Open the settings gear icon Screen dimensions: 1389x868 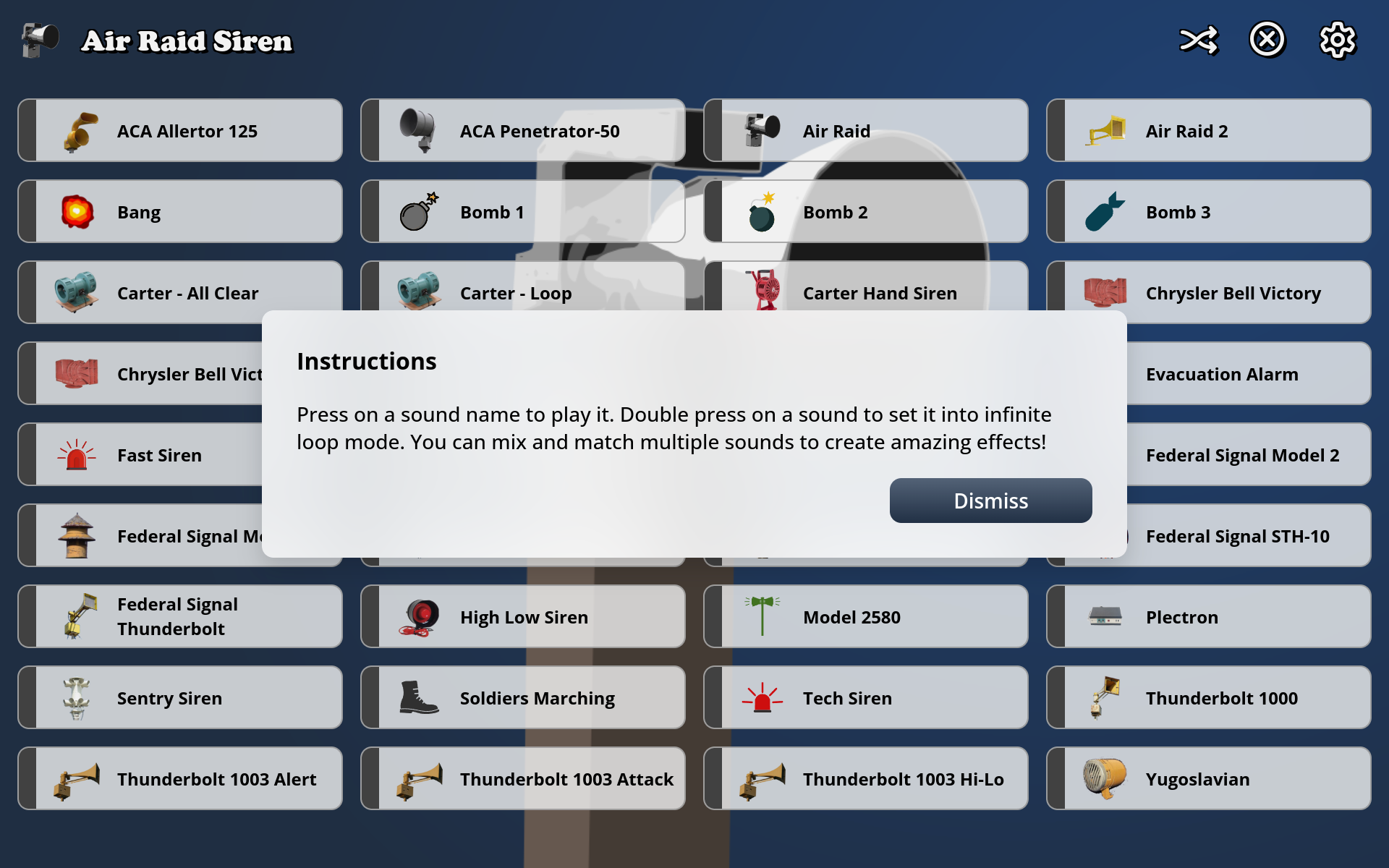tap(1338, 41)
